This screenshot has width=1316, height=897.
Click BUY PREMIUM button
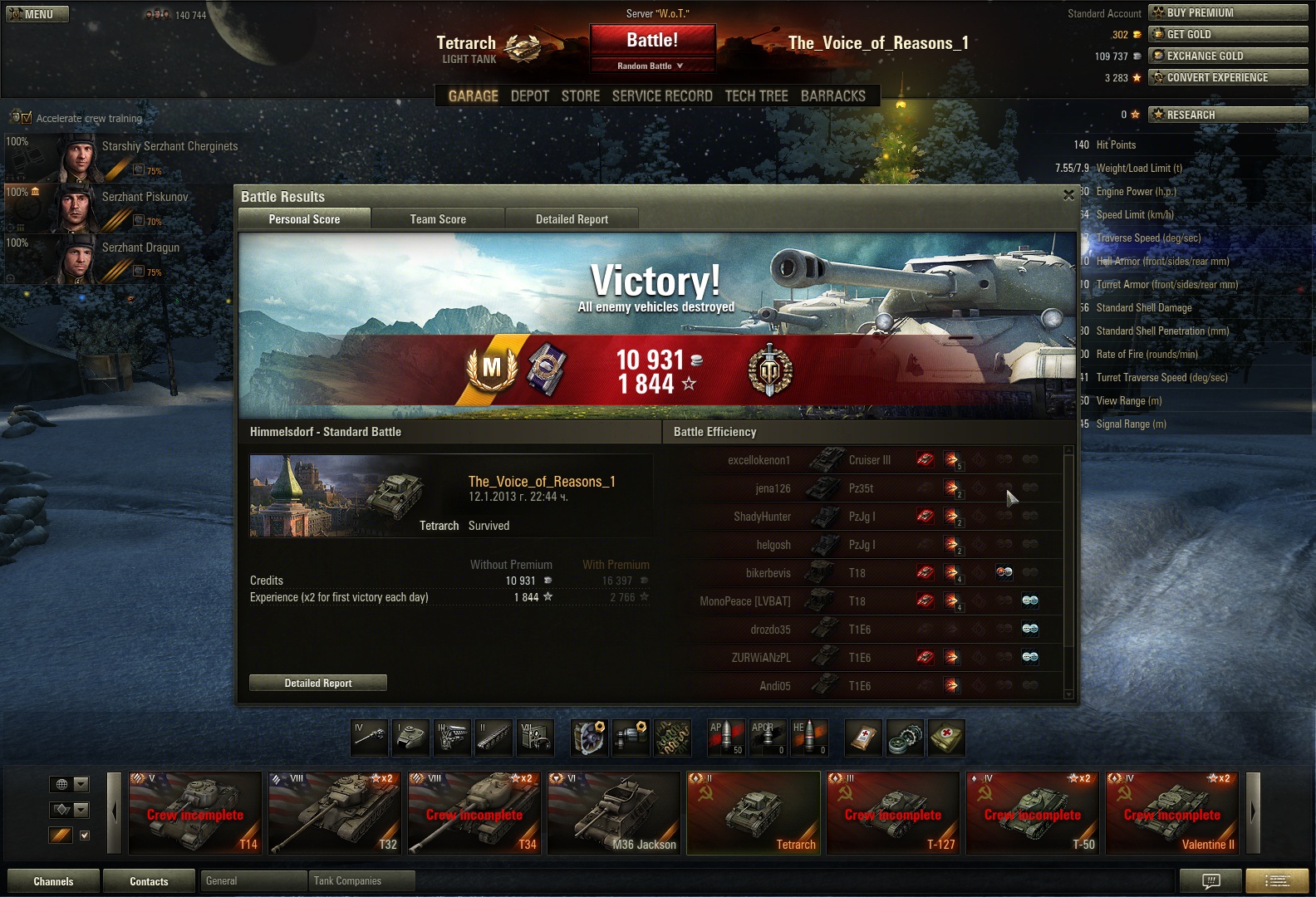[x=1227, y=12]
